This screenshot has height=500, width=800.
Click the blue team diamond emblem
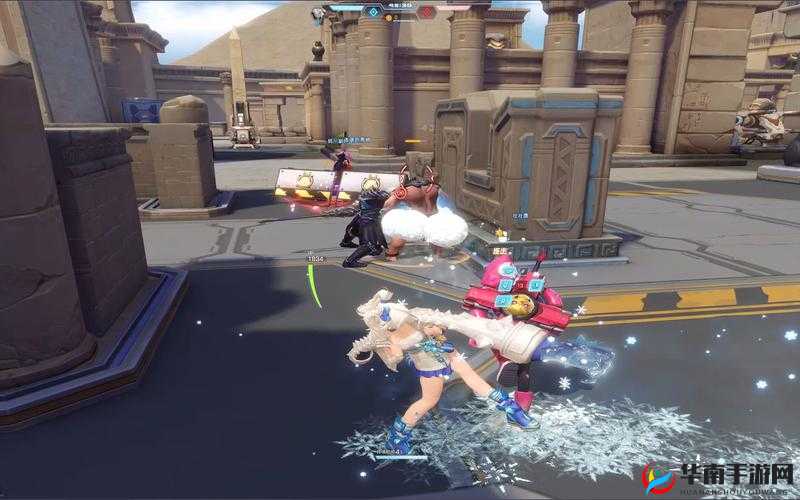click(374, 12)
